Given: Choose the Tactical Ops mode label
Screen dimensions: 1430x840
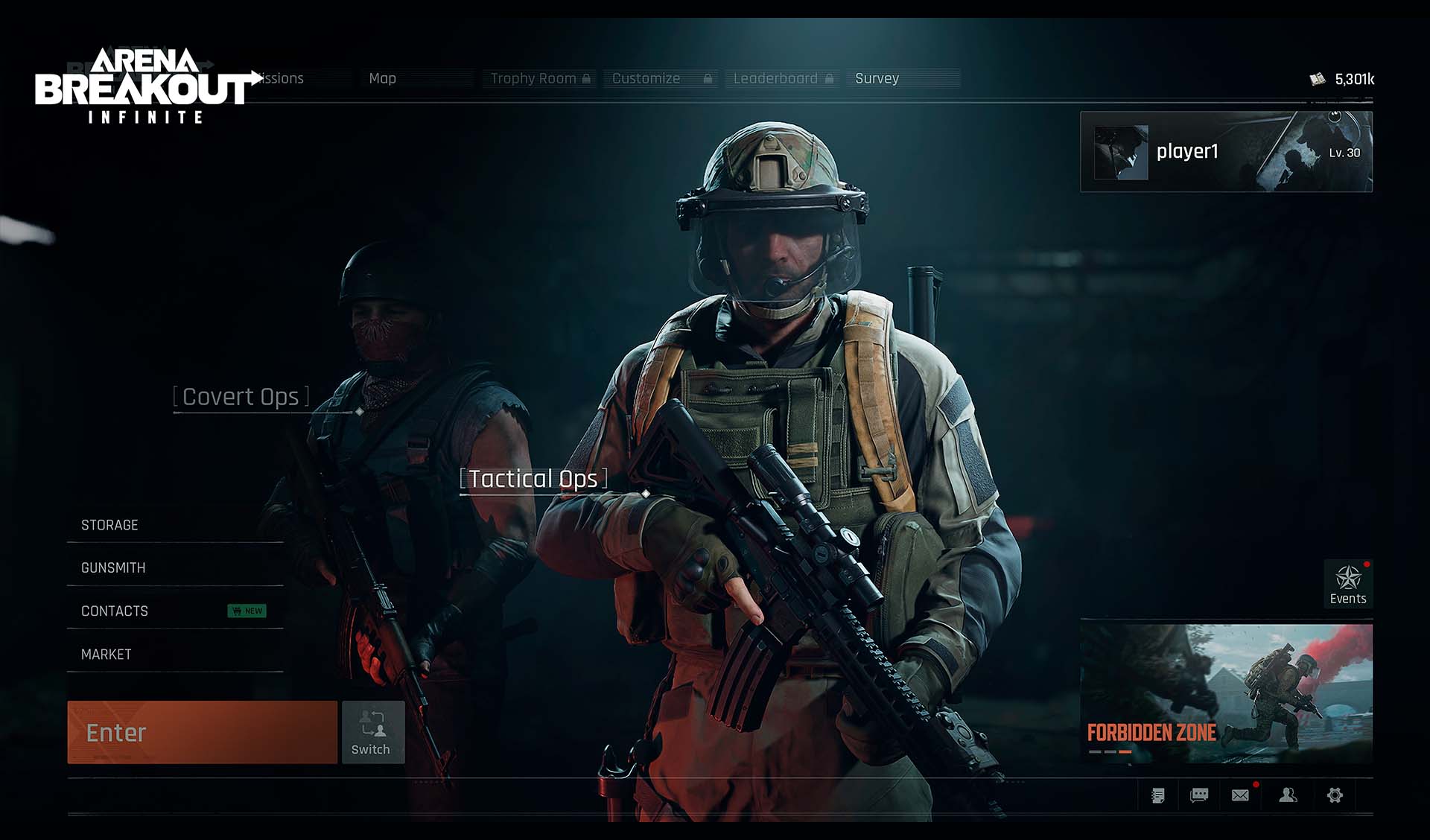Looking at the screenshot, I should [533, 479].
